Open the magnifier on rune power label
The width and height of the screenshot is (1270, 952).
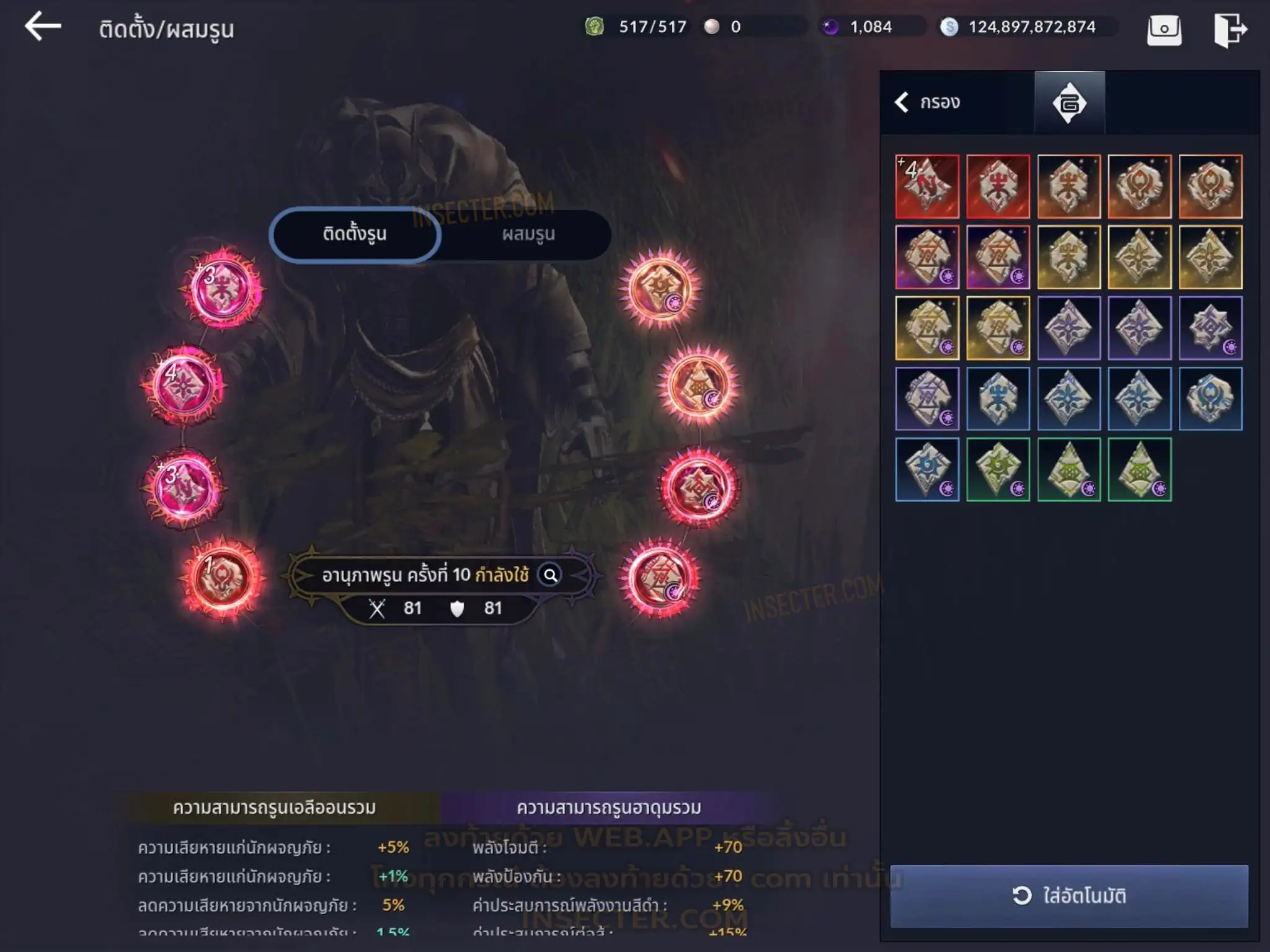pyautogui.click(x=550, y=575)
